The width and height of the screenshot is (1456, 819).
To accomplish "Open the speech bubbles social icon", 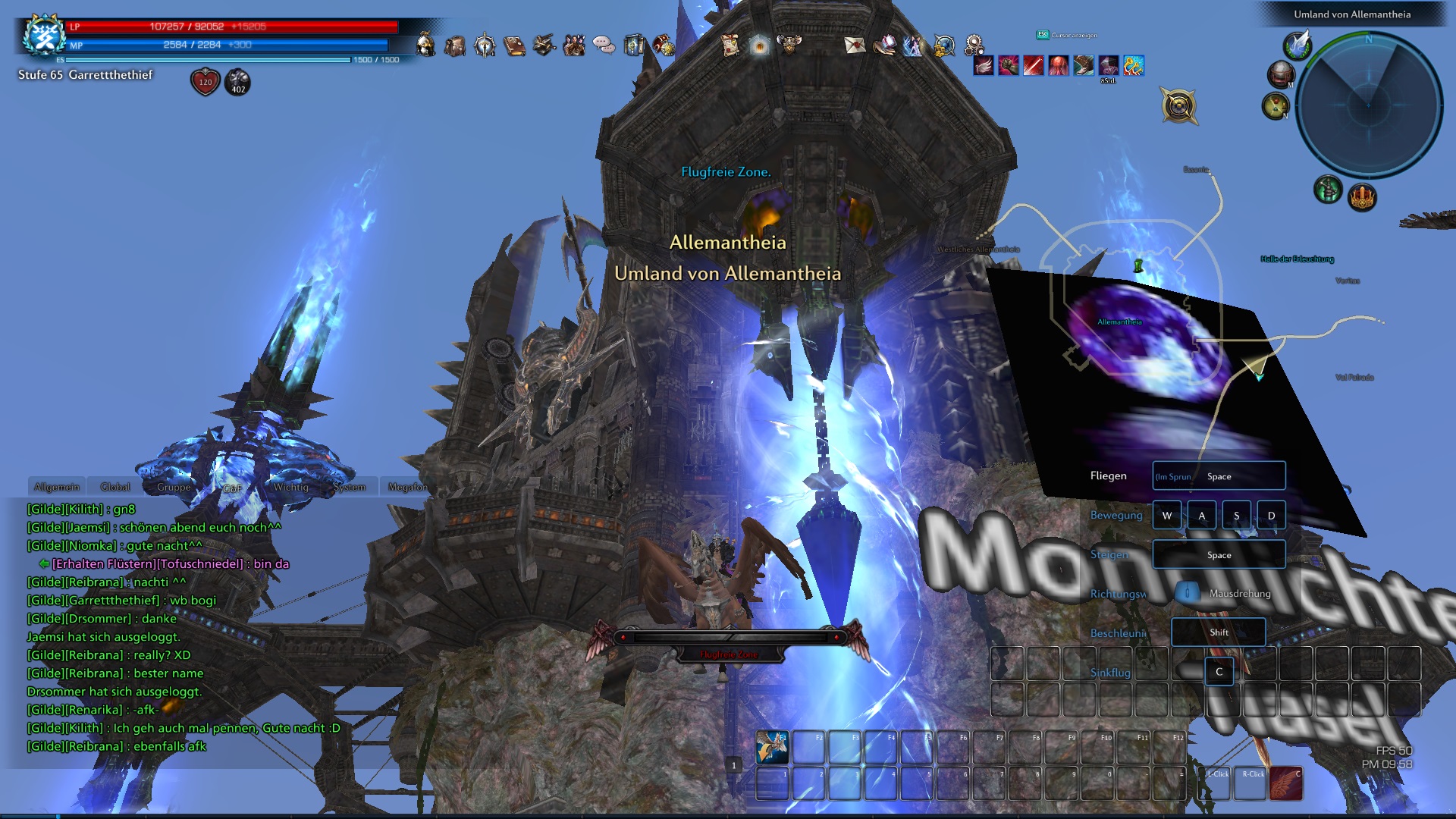I will click(x=604, y=45).
